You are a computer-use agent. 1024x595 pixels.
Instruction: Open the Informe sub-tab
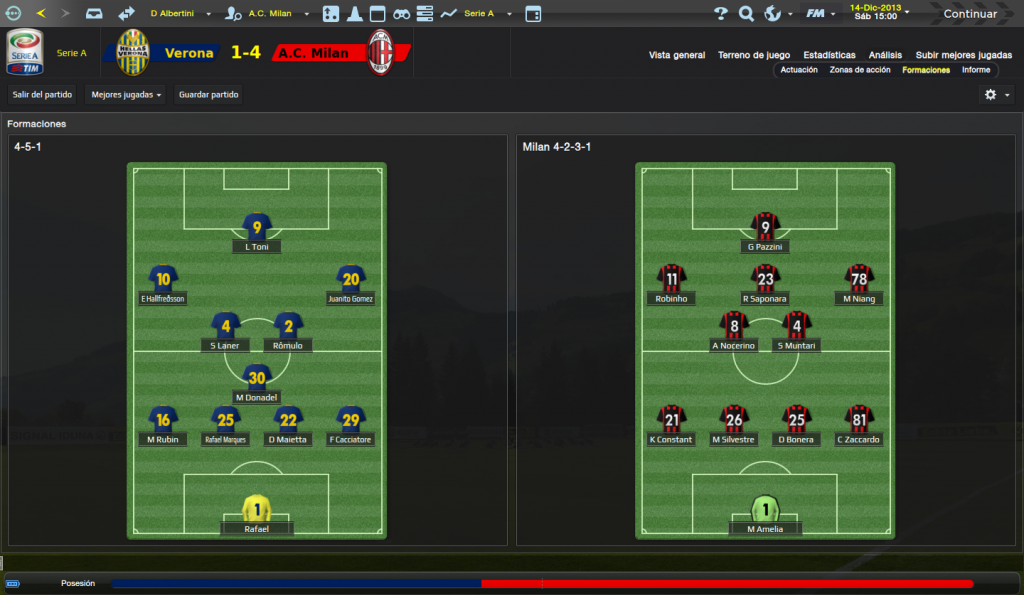coord(976,70)
